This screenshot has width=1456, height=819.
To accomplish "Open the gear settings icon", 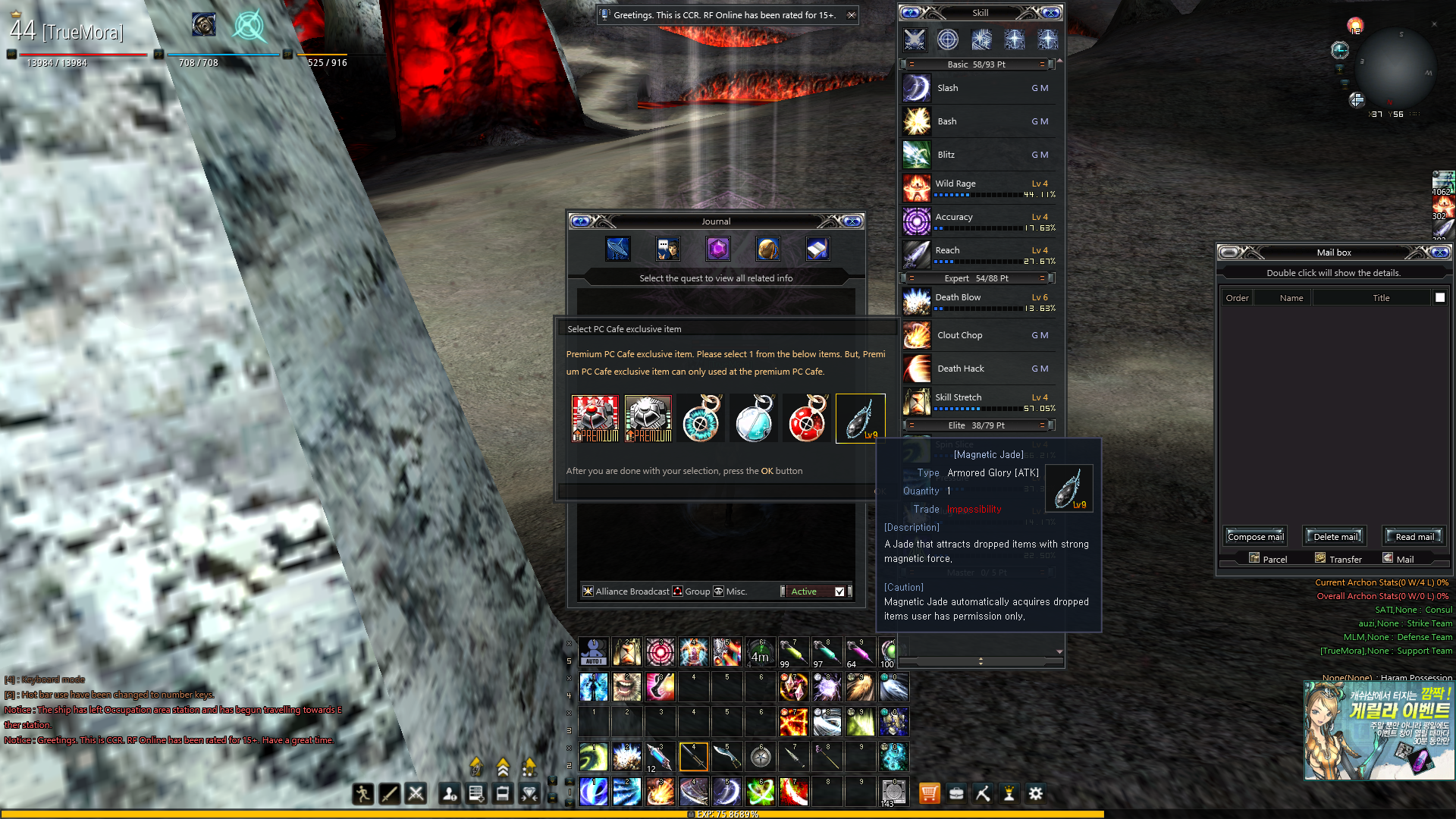I will (1036, 793).
